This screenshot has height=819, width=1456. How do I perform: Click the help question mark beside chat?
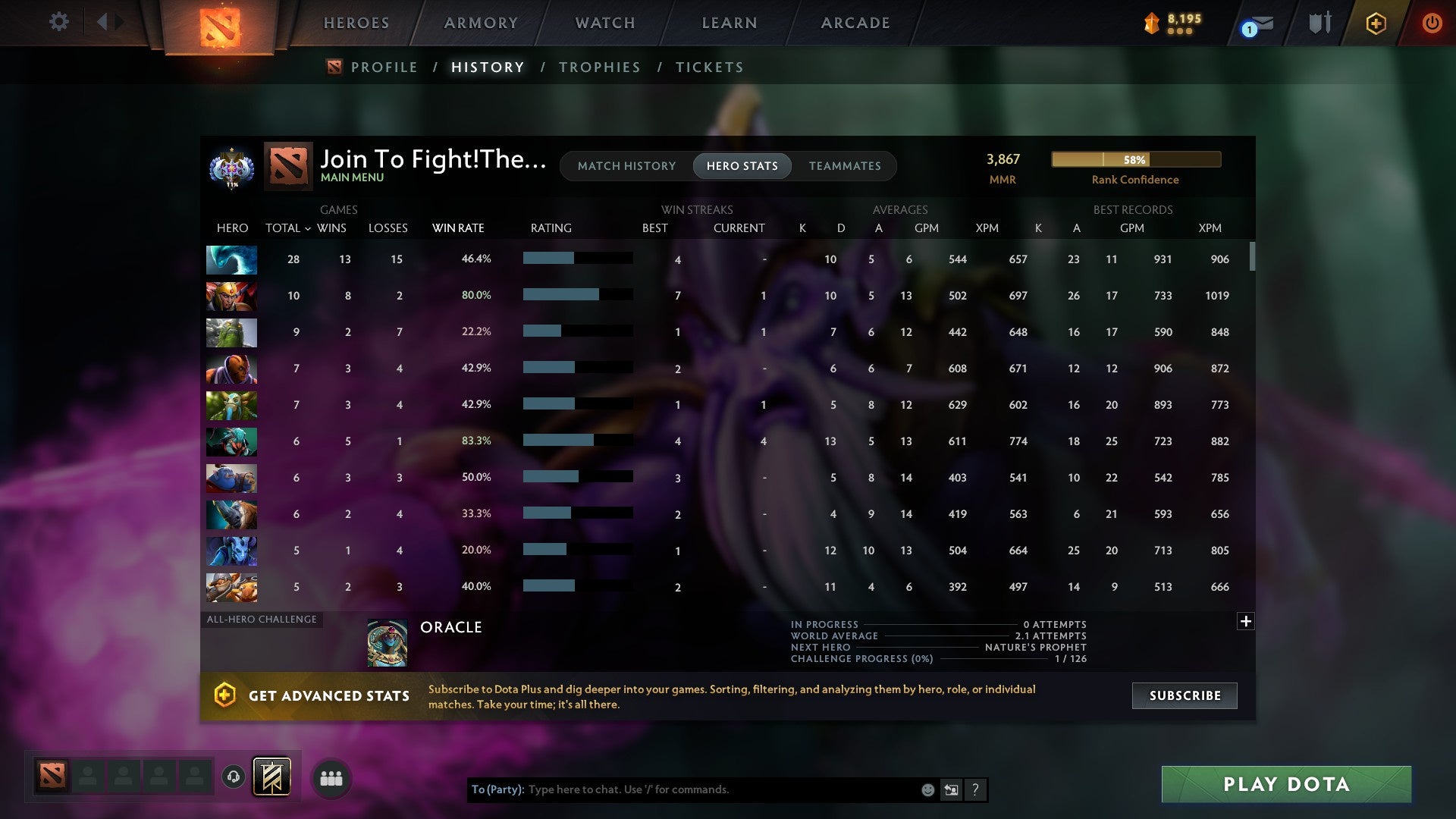click(975, 789)
